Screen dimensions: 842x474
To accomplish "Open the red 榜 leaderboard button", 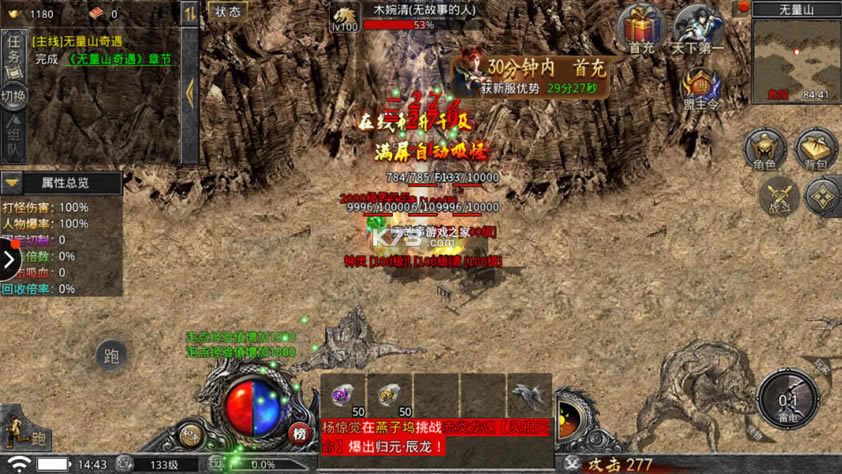I will click(298, 433).
